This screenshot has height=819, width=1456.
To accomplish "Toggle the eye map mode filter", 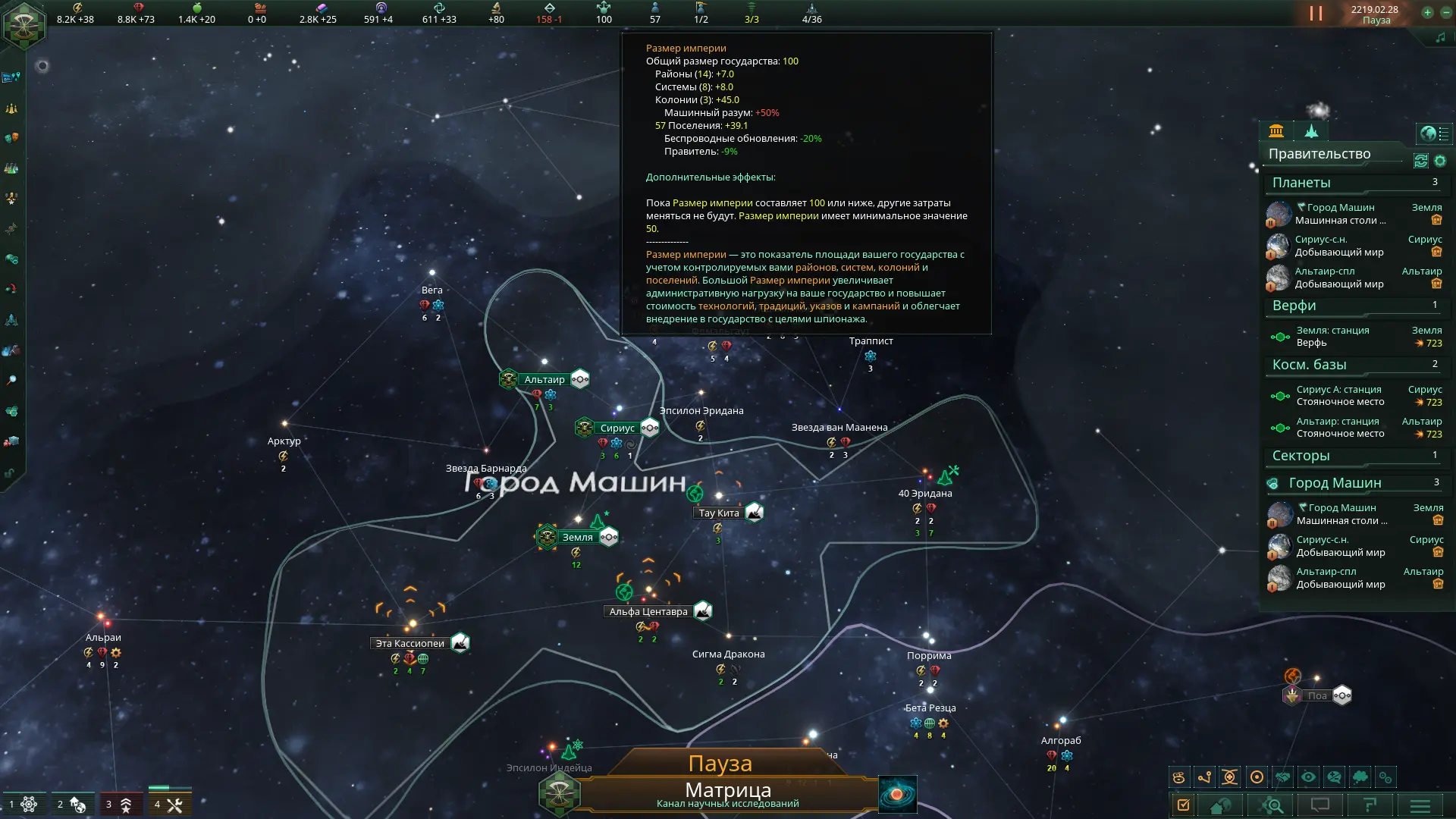I will (1308, 777).
